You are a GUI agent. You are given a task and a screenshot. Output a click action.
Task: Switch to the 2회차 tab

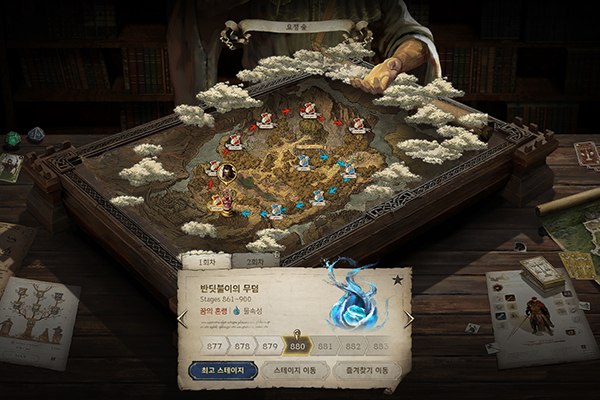[255, 261]
